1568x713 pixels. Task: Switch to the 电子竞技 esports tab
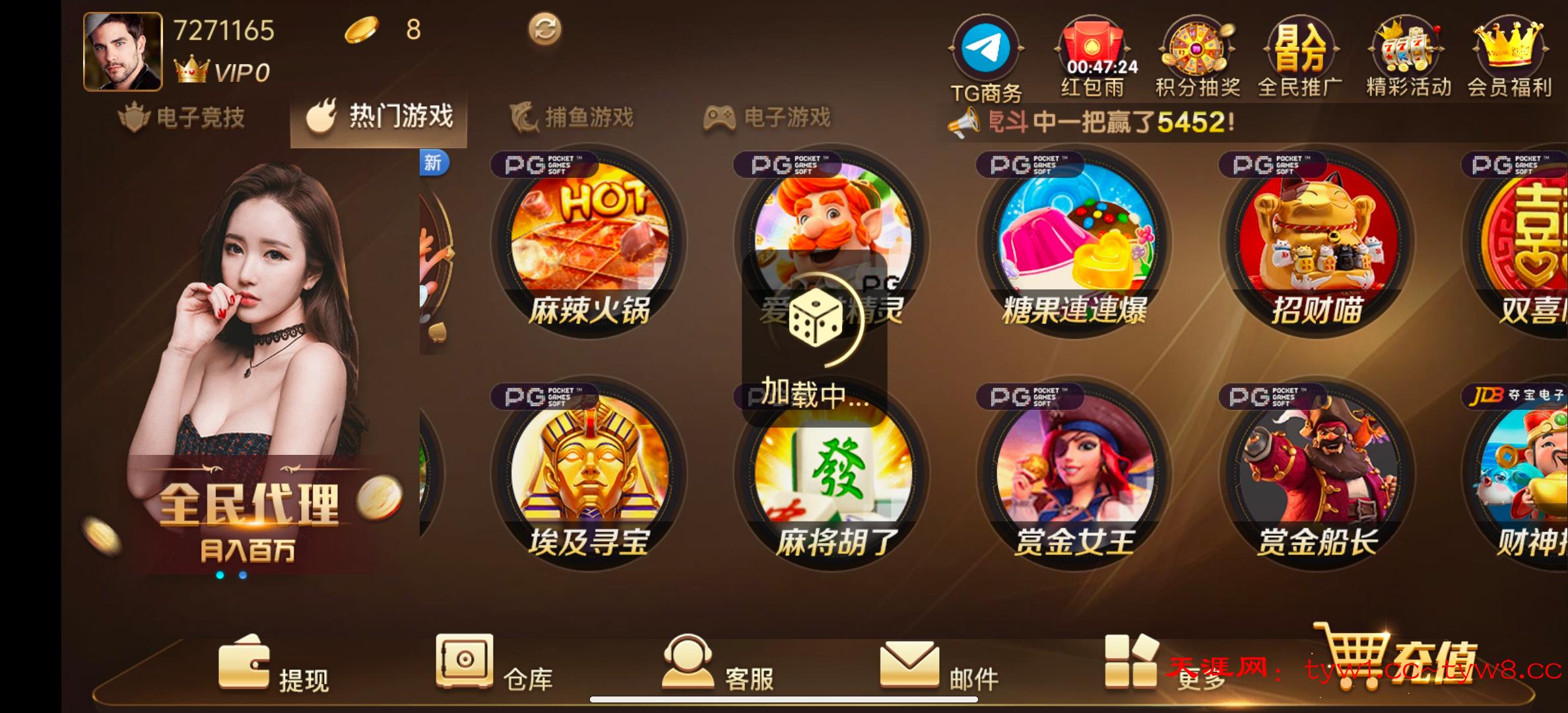pos(185,118)
